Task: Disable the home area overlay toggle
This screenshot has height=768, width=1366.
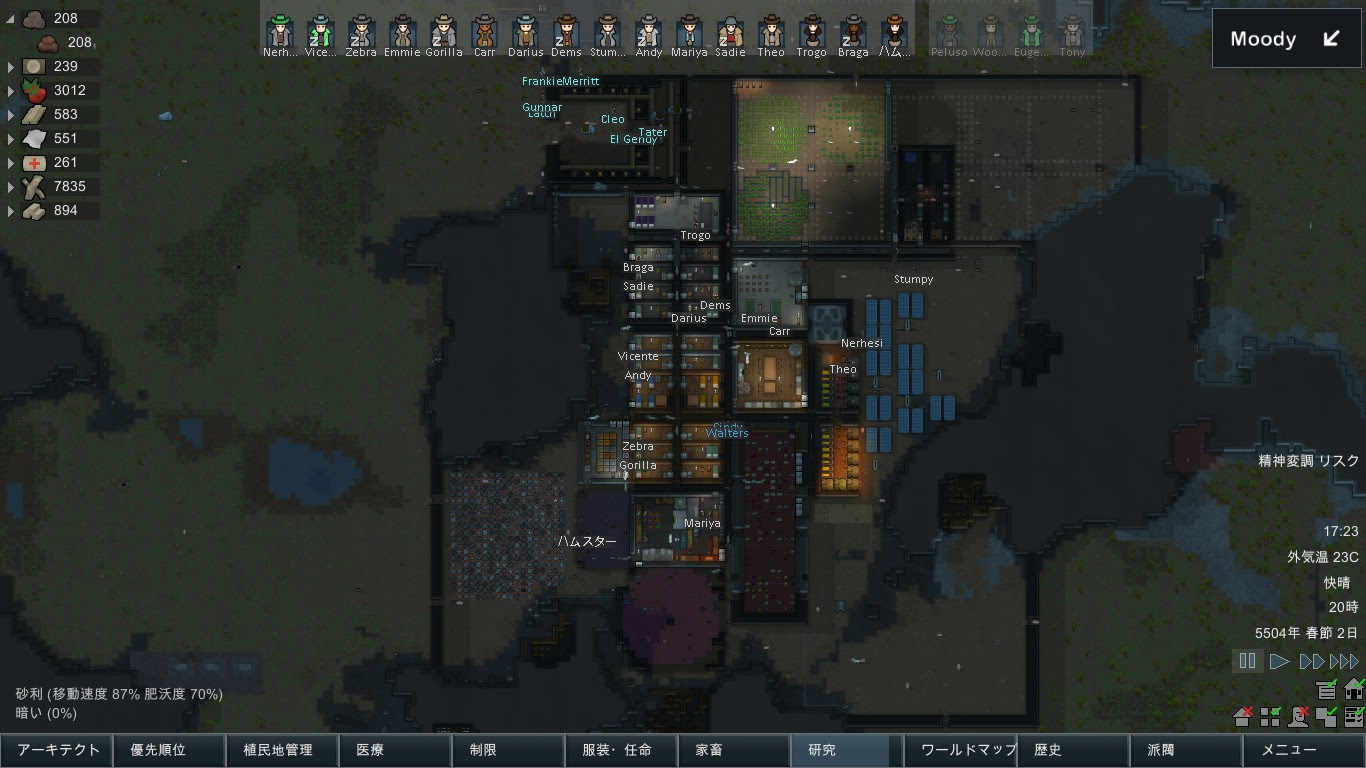Action: [1355, 690]
